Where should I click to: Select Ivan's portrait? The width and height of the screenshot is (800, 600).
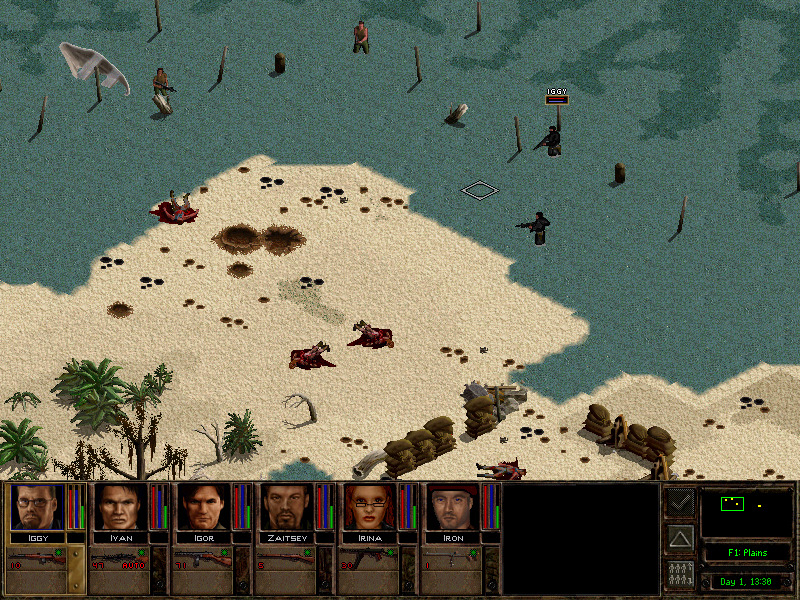[118, 507]
